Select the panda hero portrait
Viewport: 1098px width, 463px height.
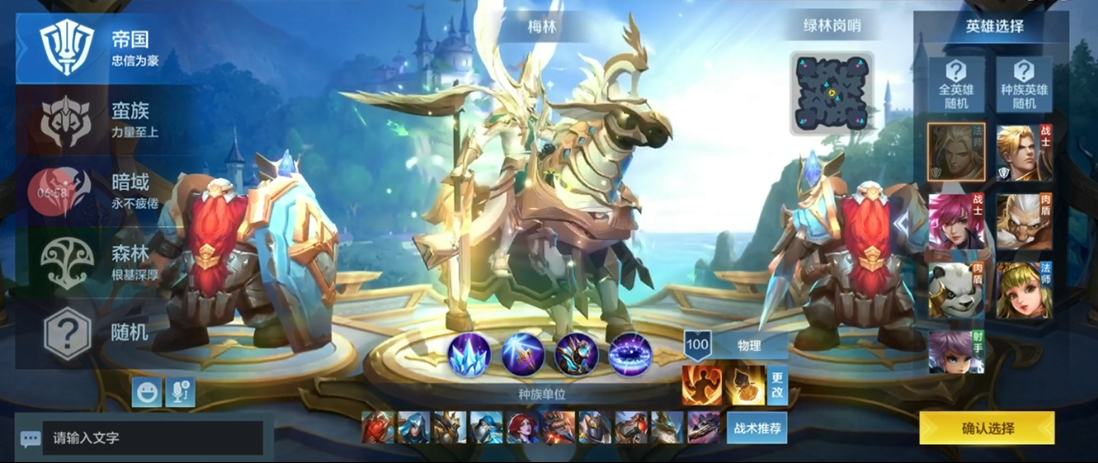[956, 290]
